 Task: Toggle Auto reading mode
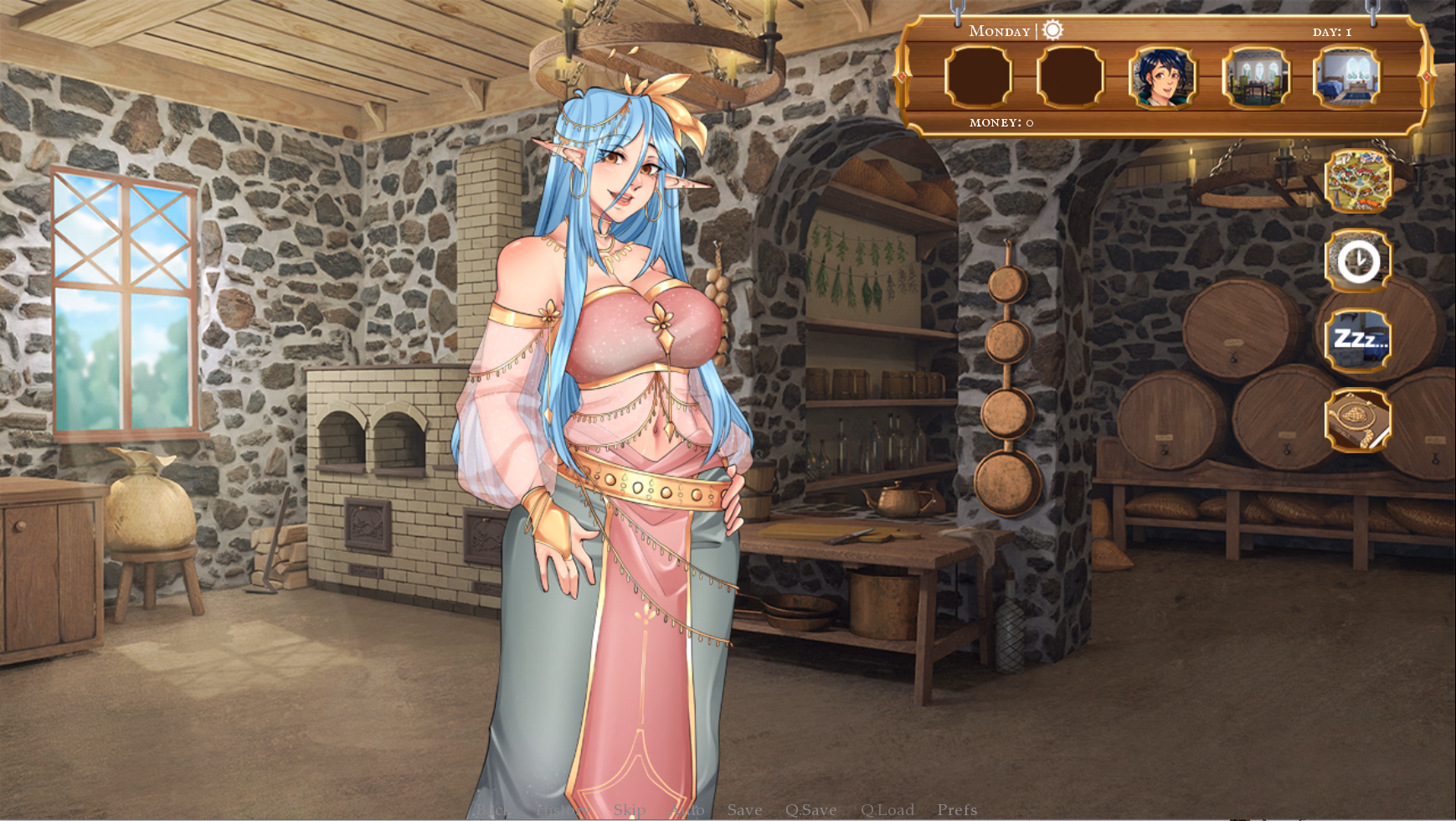coord(688,810)
